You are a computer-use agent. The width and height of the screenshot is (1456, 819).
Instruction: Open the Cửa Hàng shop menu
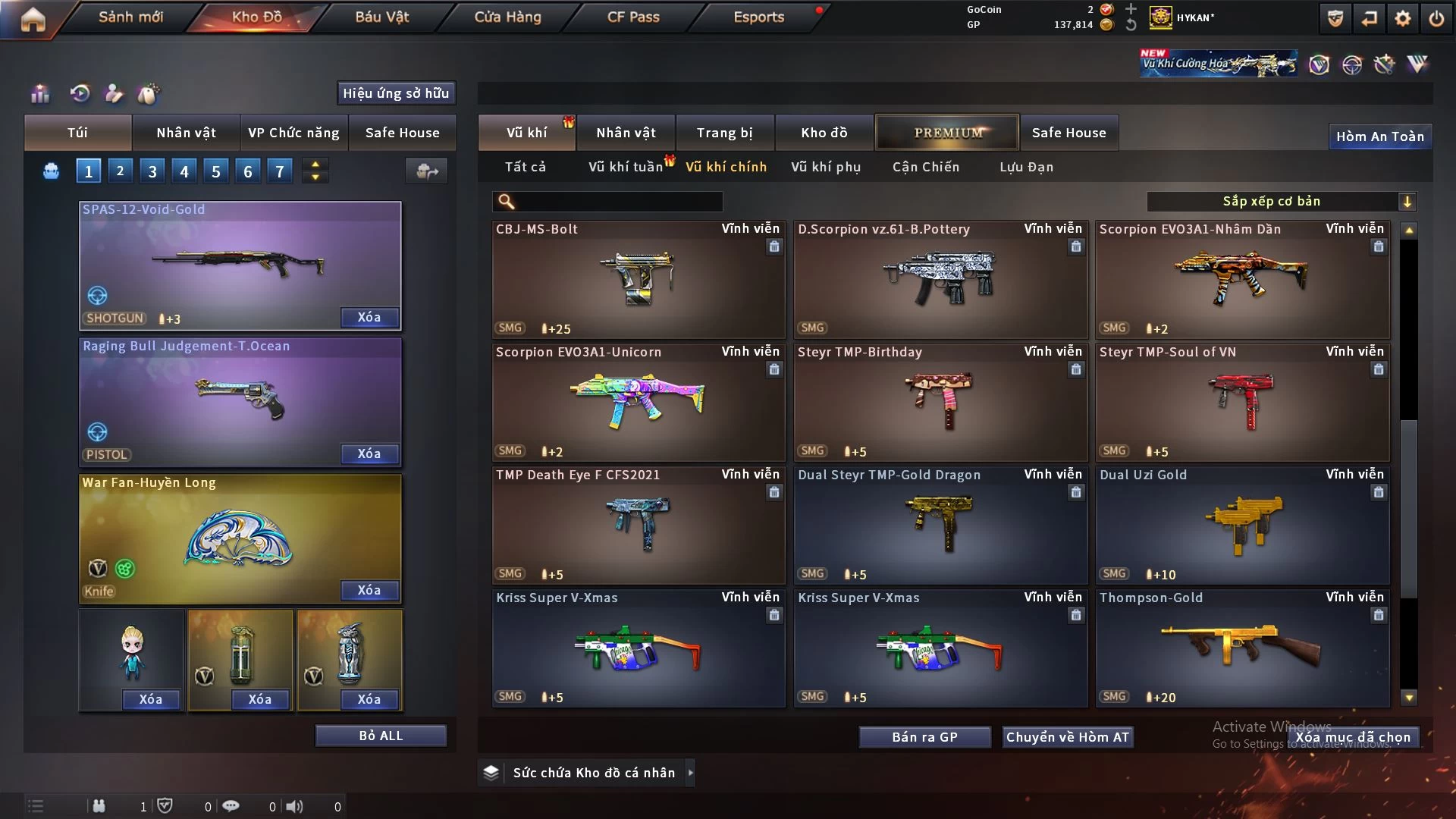pos(507,17)
